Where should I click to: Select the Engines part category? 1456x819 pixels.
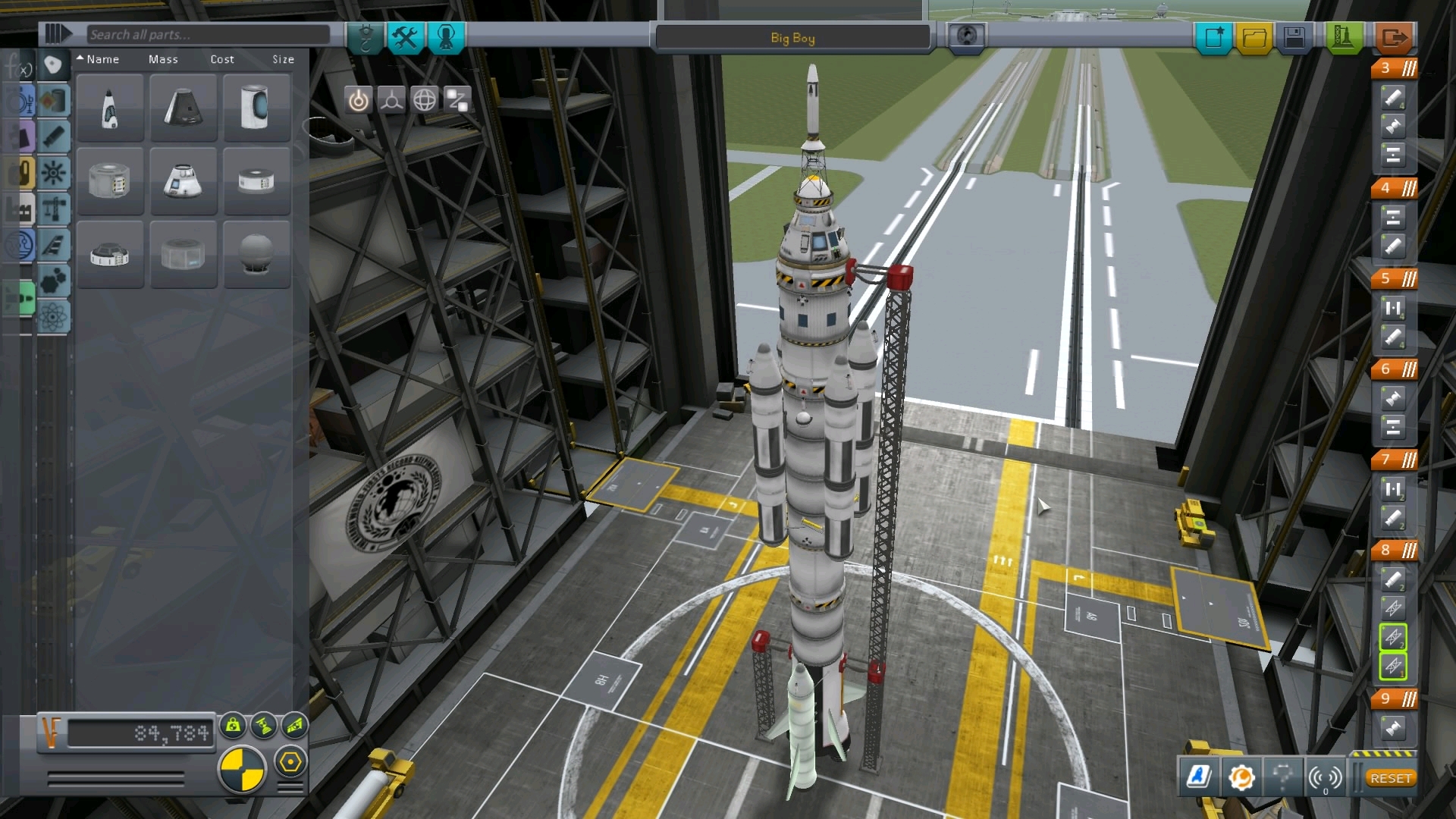point(54,136)
